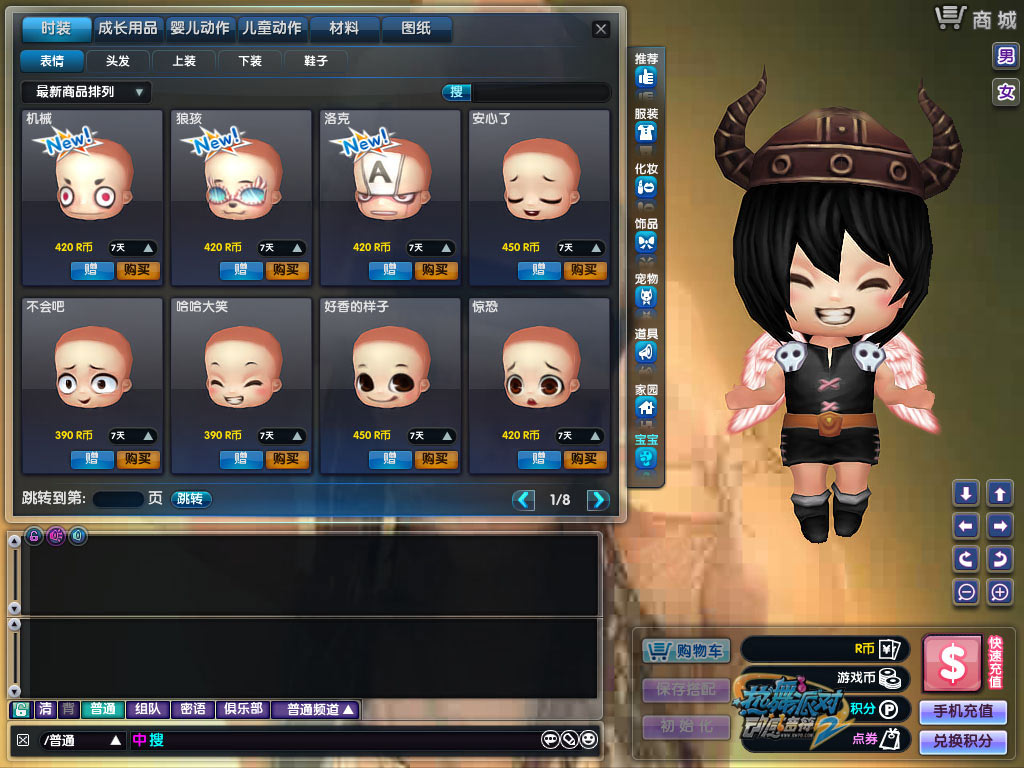Open the 最新商品排列 sort dropdown

point(86,92)
